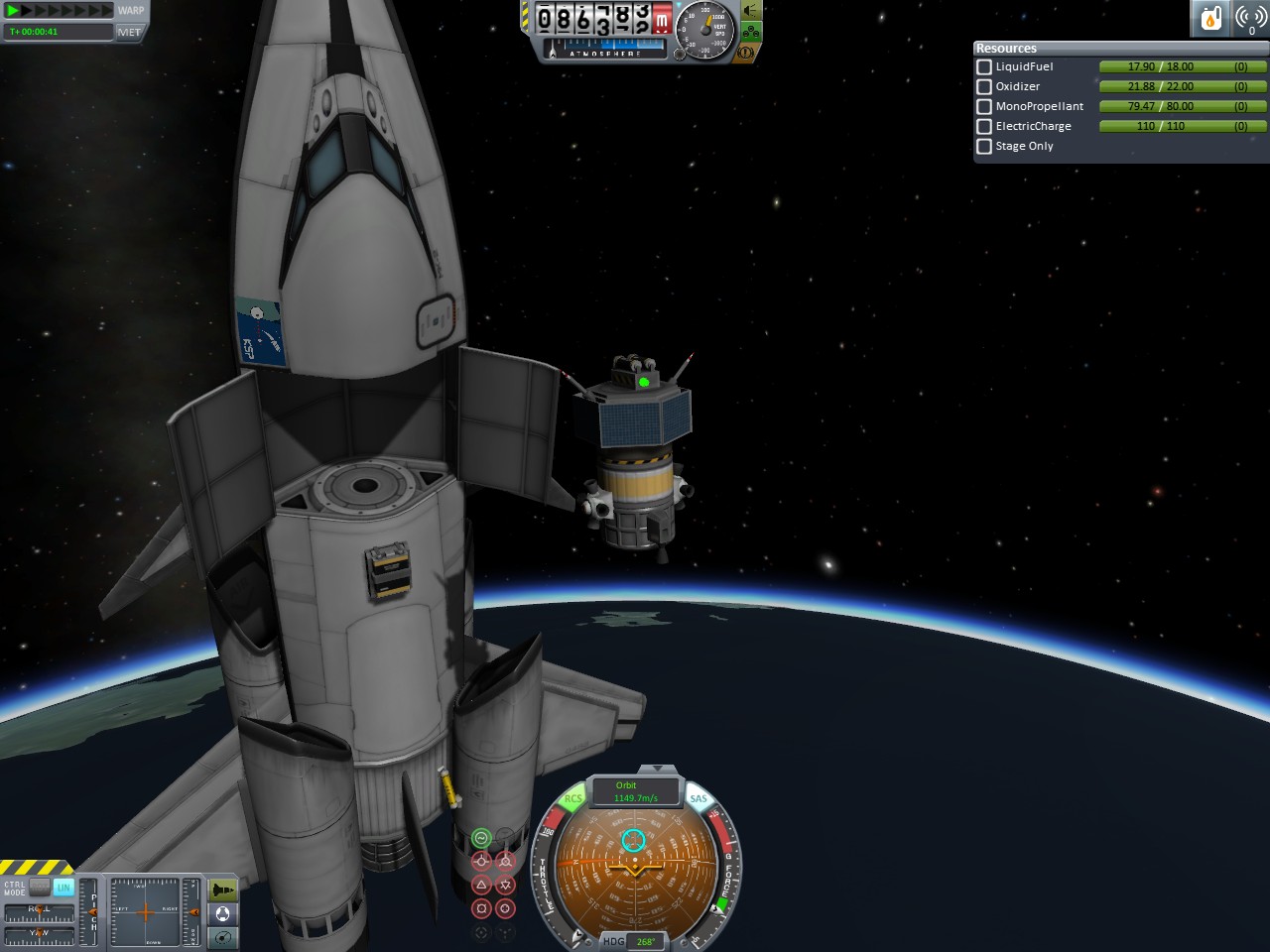This screenshot has width=1270, height=952.
Task: Cycle the Orbit speed display mode
Action: click(635, 791)
